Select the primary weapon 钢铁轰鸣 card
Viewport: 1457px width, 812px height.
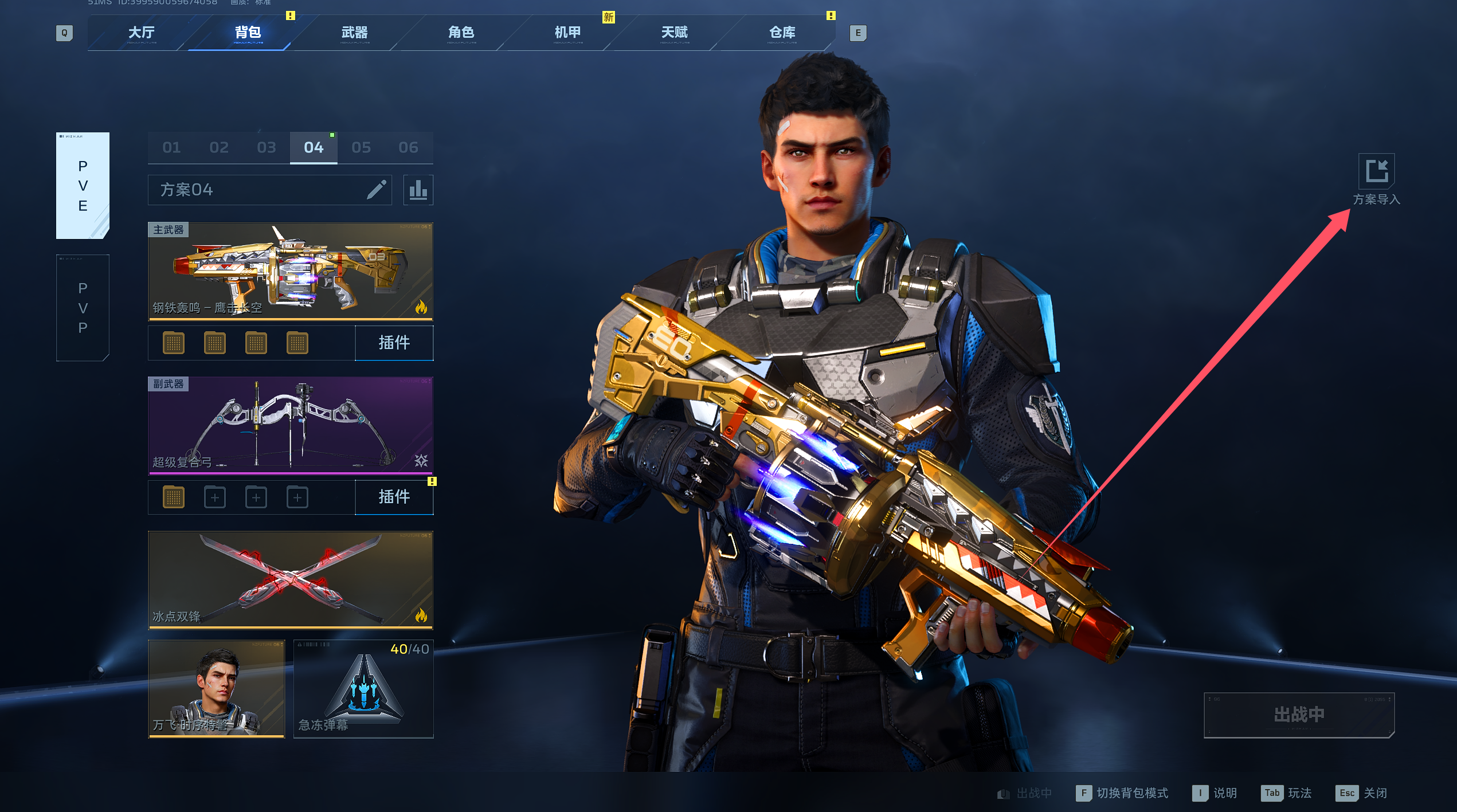point(291,271)
